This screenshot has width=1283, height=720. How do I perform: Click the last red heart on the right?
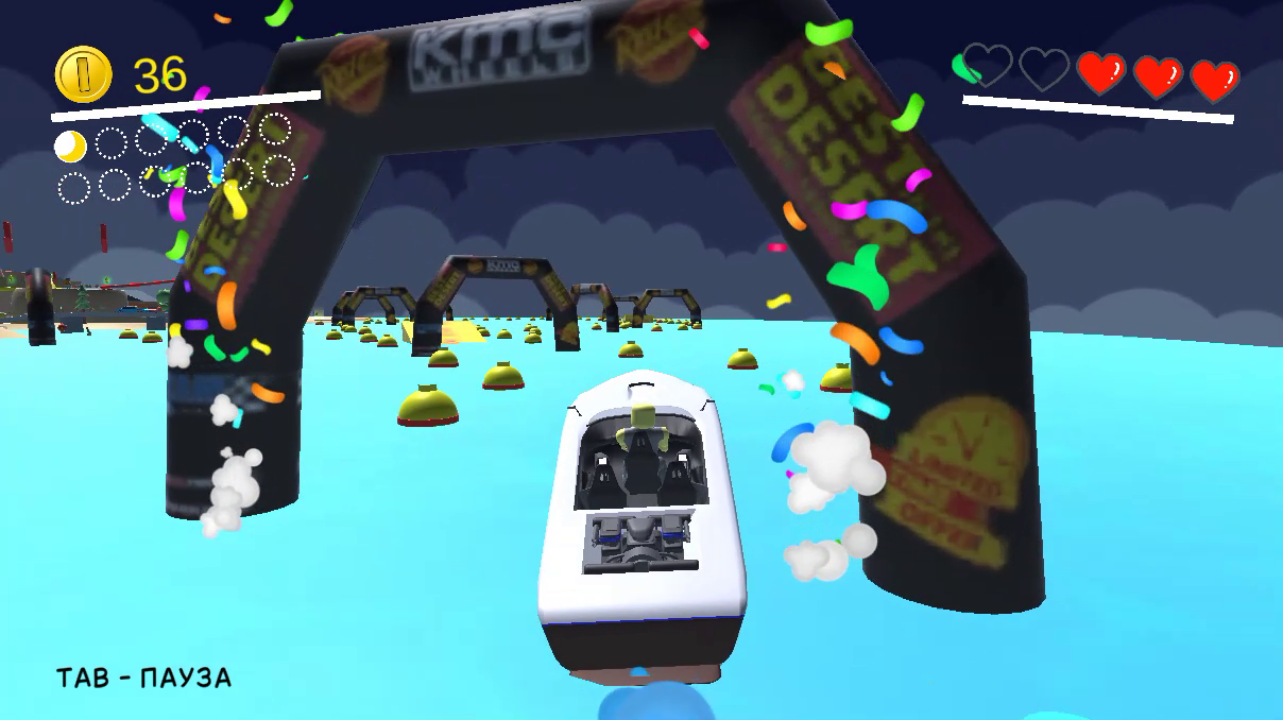click(1213, 74)
